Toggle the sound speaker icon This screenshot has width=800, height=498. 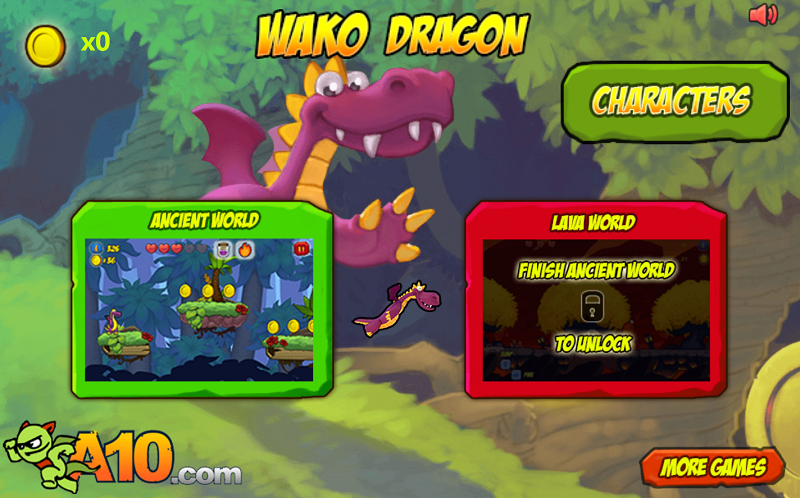click(763, 15)
